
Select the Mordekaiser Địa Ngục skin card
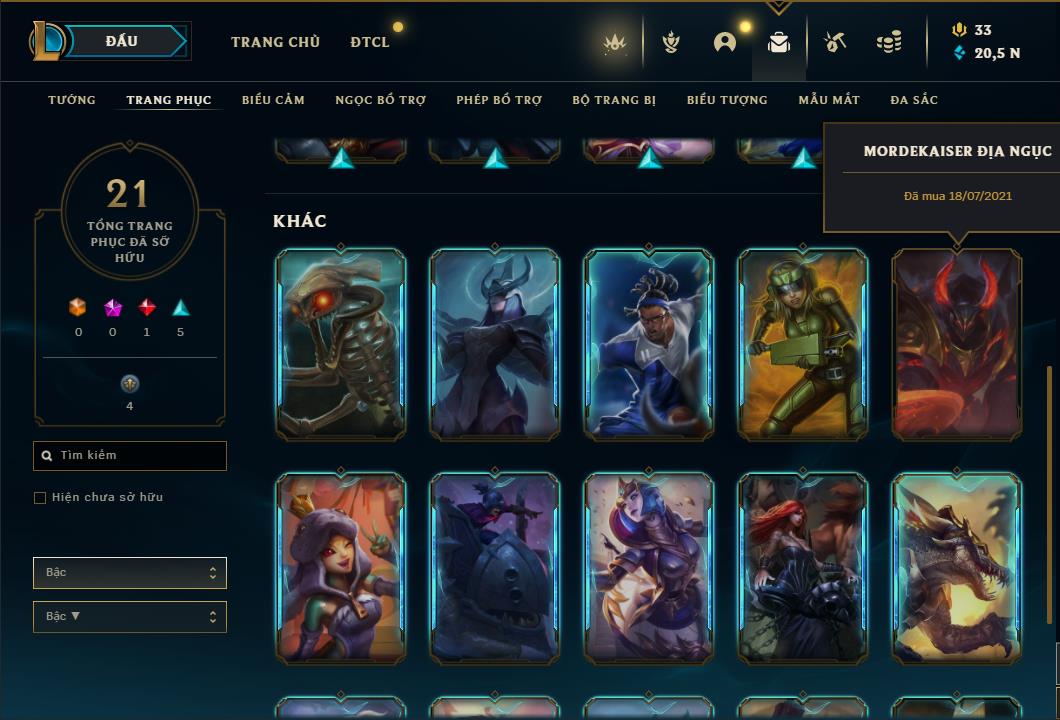tap(957, 343)
